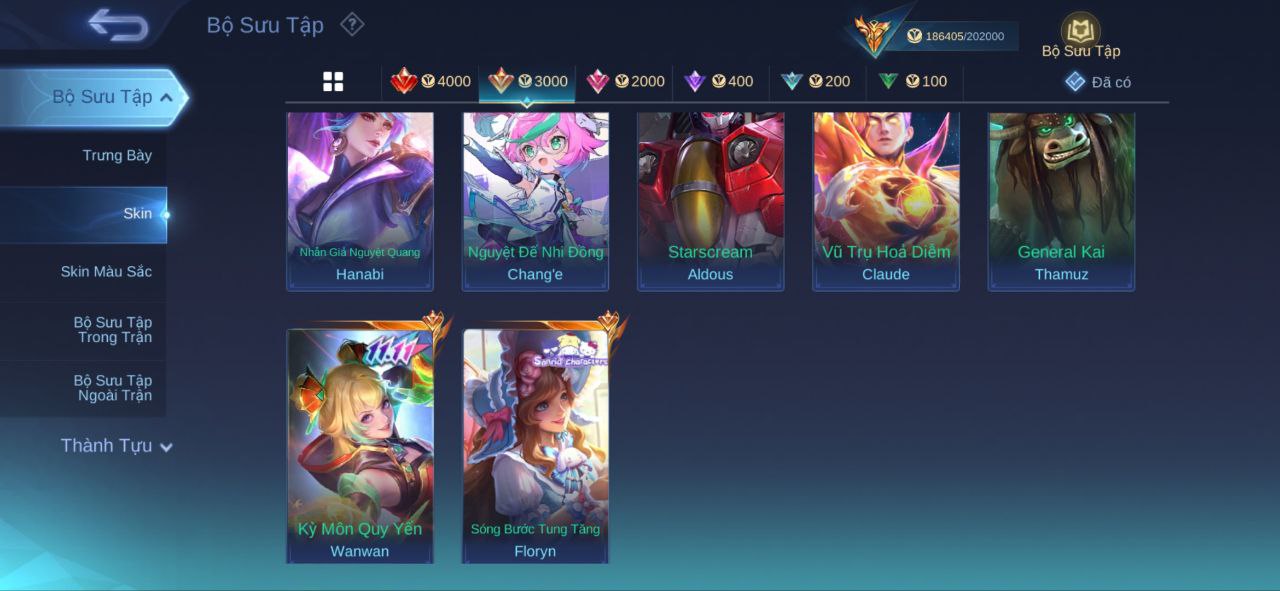Open Bộ Sưu Tập Ngoài Trận
This screenshot has width=1280, height=591.
[112, 388]
